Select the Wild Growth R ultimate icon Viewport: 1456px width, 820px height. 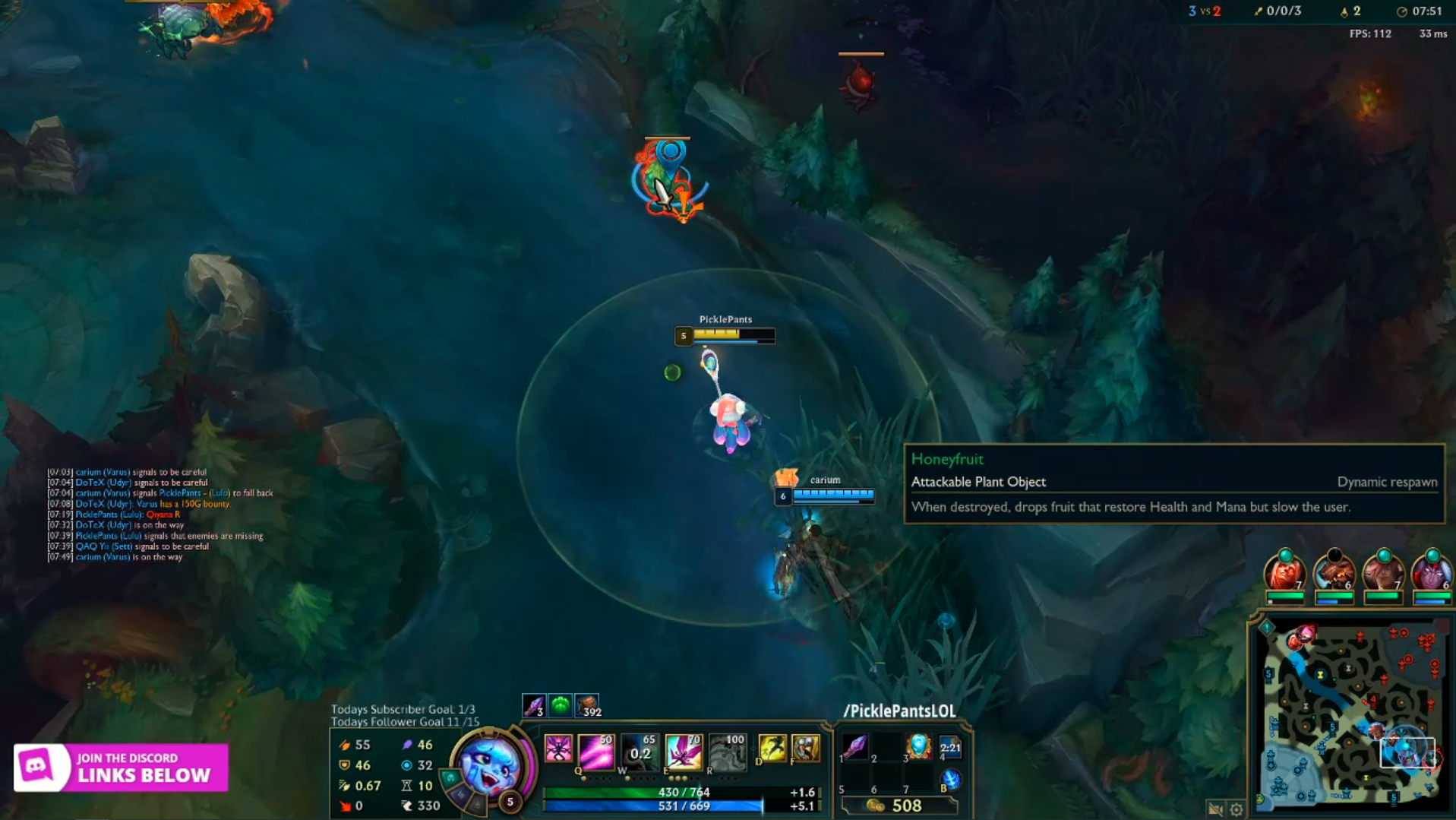727,751
